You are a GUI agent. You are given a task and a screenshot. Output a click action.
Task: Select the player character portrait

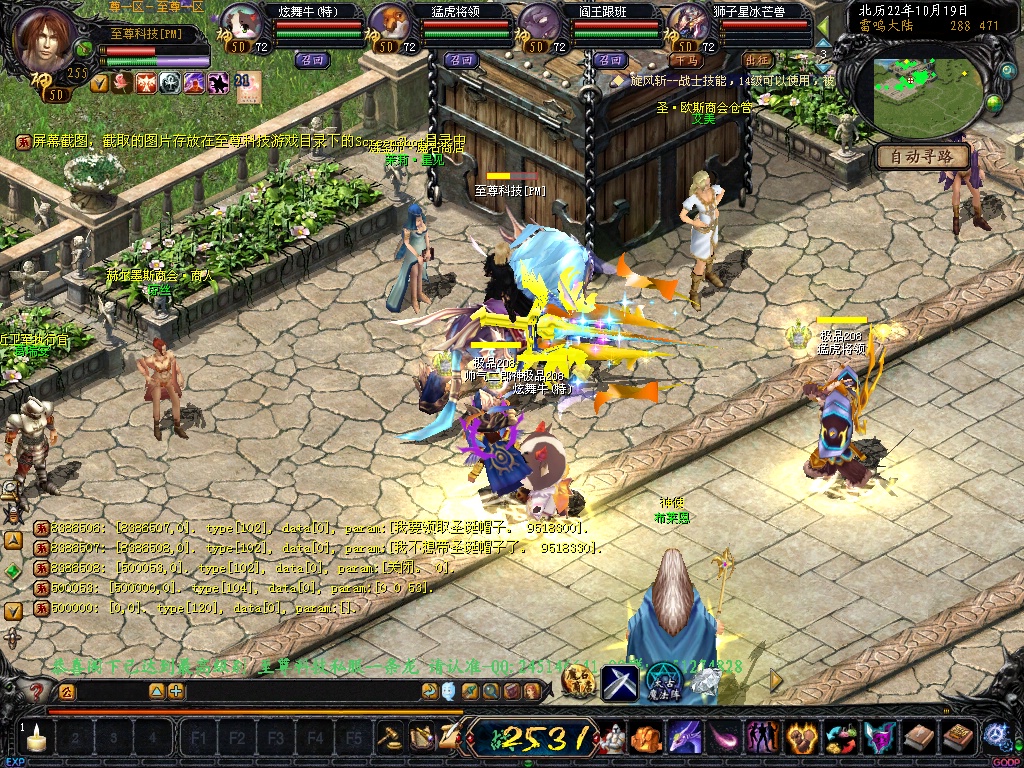click(x=46, y=38)
